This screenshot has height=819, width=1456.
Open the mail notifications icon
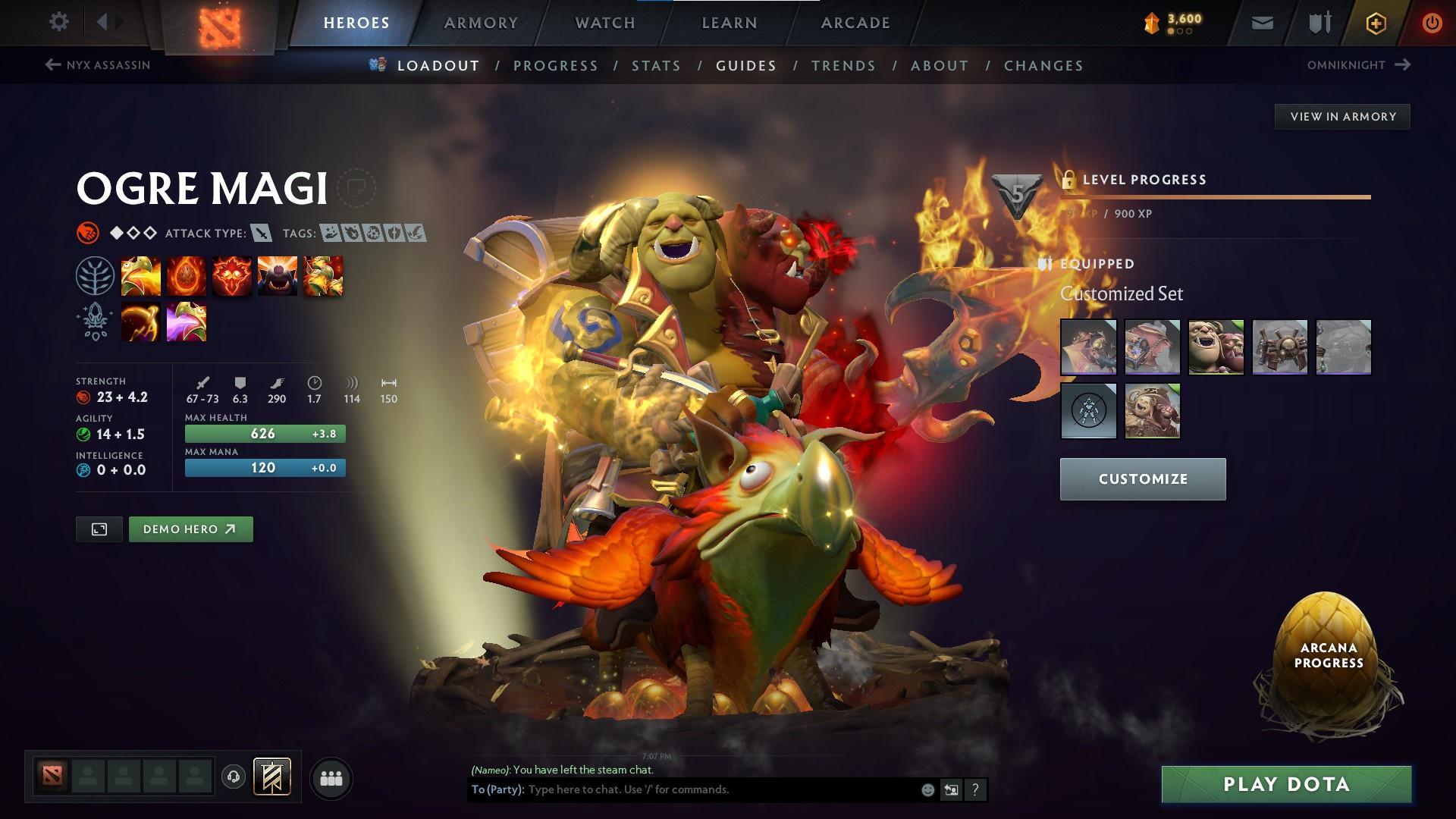pos(1262,22)
